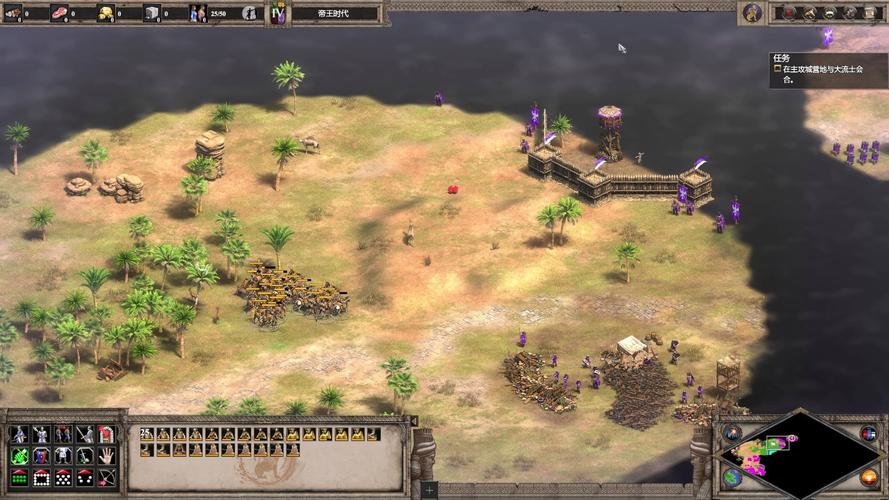This screenshot has height=500, width=889.
Task: Click the bow and arrow attack command
Action: coord(107,477)
